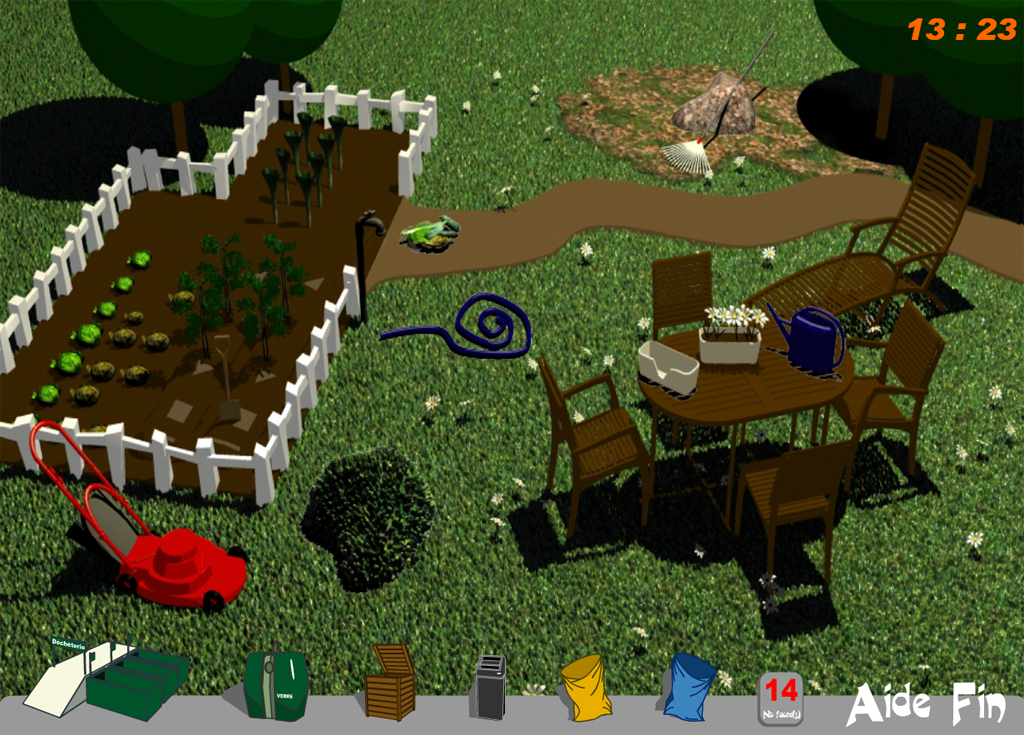The width and height of the screenshot is (1024, 735).
Task: End the game with Fin
Action: coord(978,704)
